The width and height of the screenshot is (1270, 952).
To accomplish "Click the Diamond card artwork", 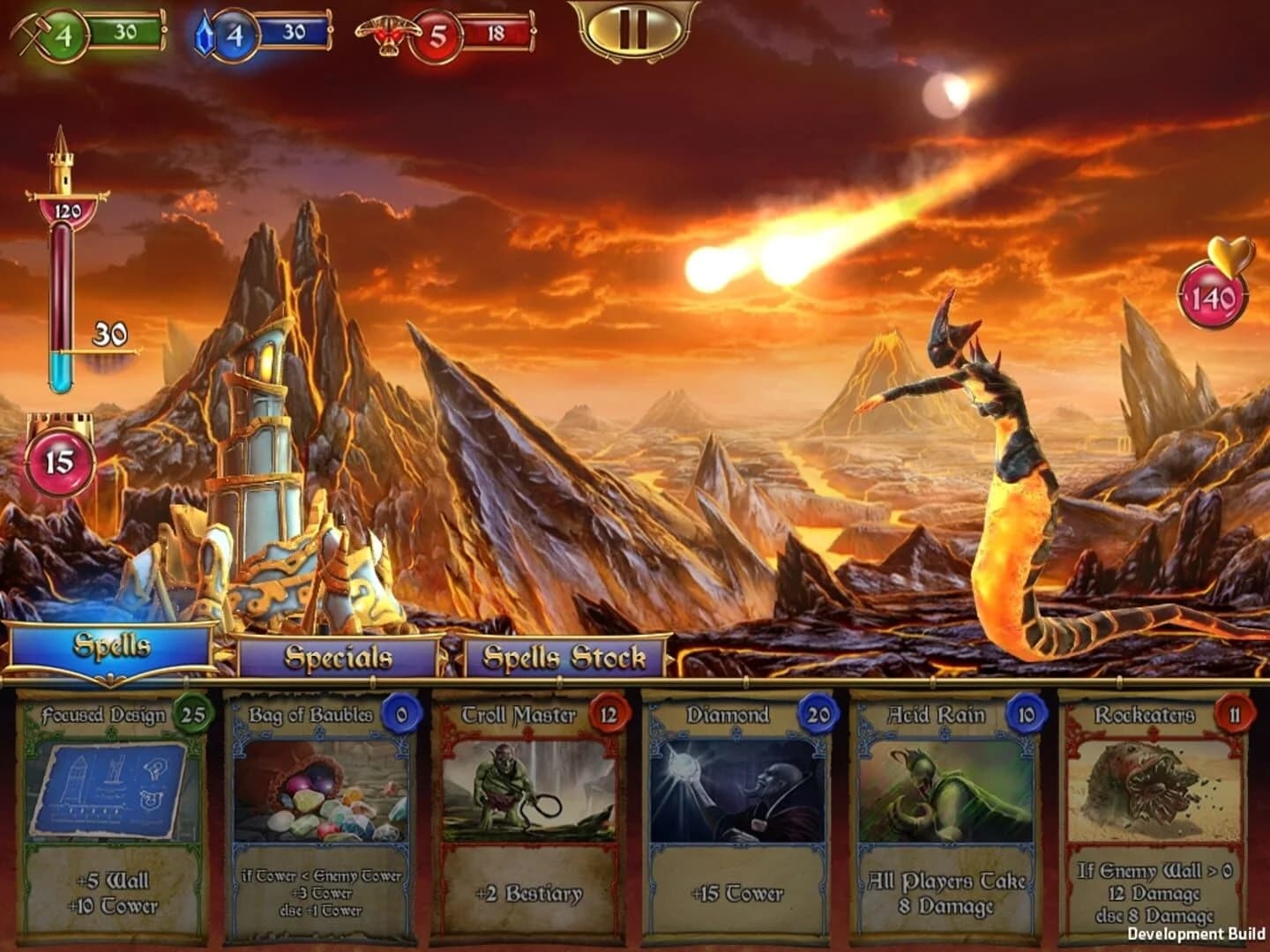I will tap(737, 793).
